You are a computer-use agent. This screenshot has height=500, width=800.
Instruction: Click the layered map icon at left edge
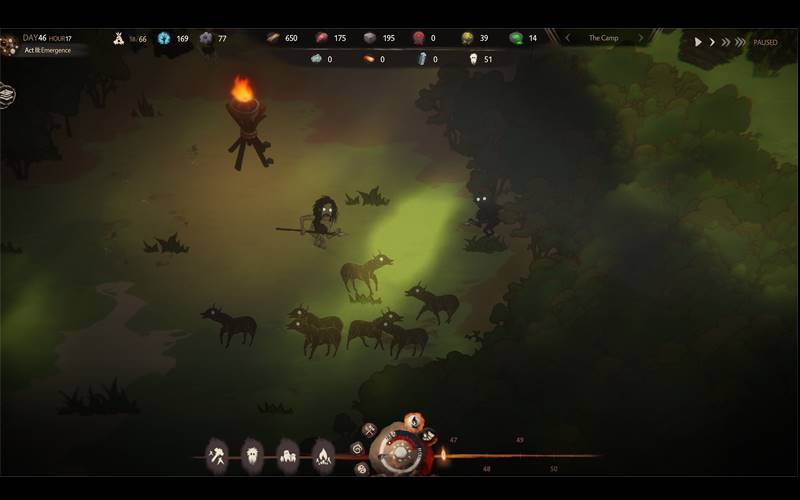(x=6, y=94)
